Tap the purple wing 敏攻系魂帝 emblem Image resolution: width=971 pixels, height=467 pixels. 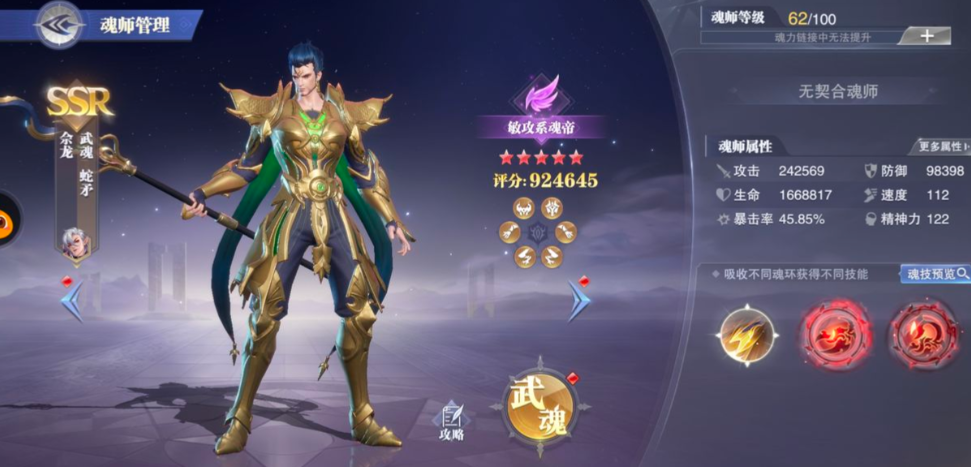tap(540, 97)
